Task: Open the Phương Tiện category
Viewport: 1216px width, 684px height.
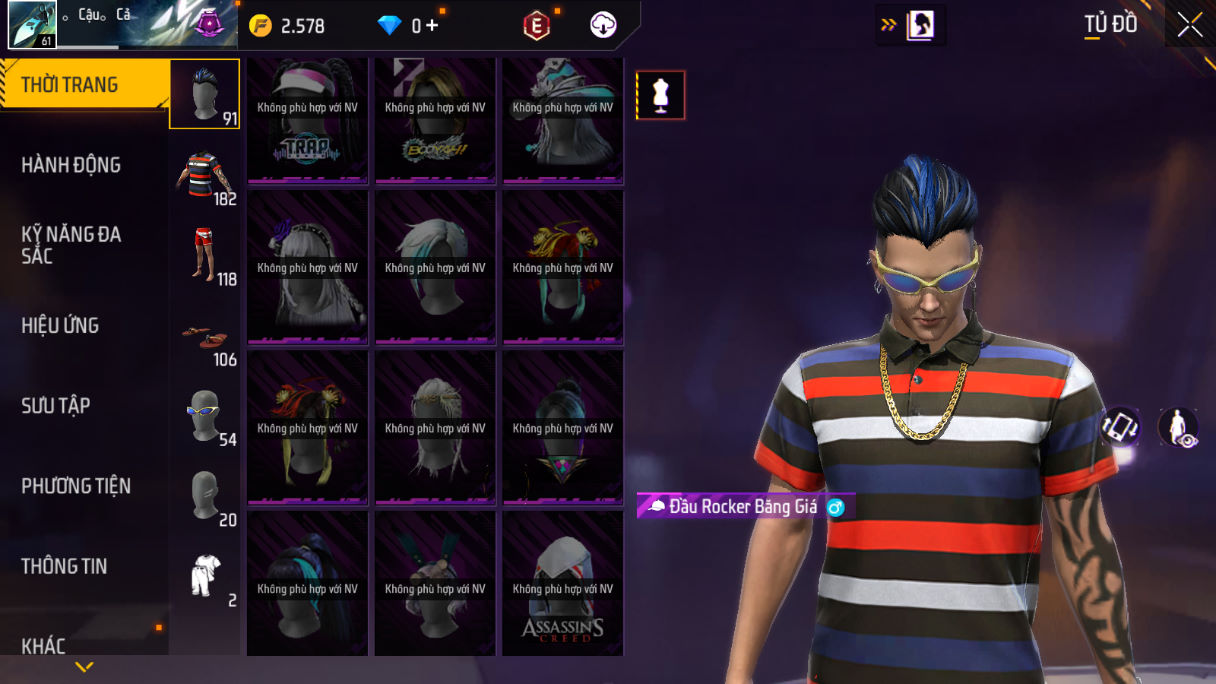Action: (76, 486)
